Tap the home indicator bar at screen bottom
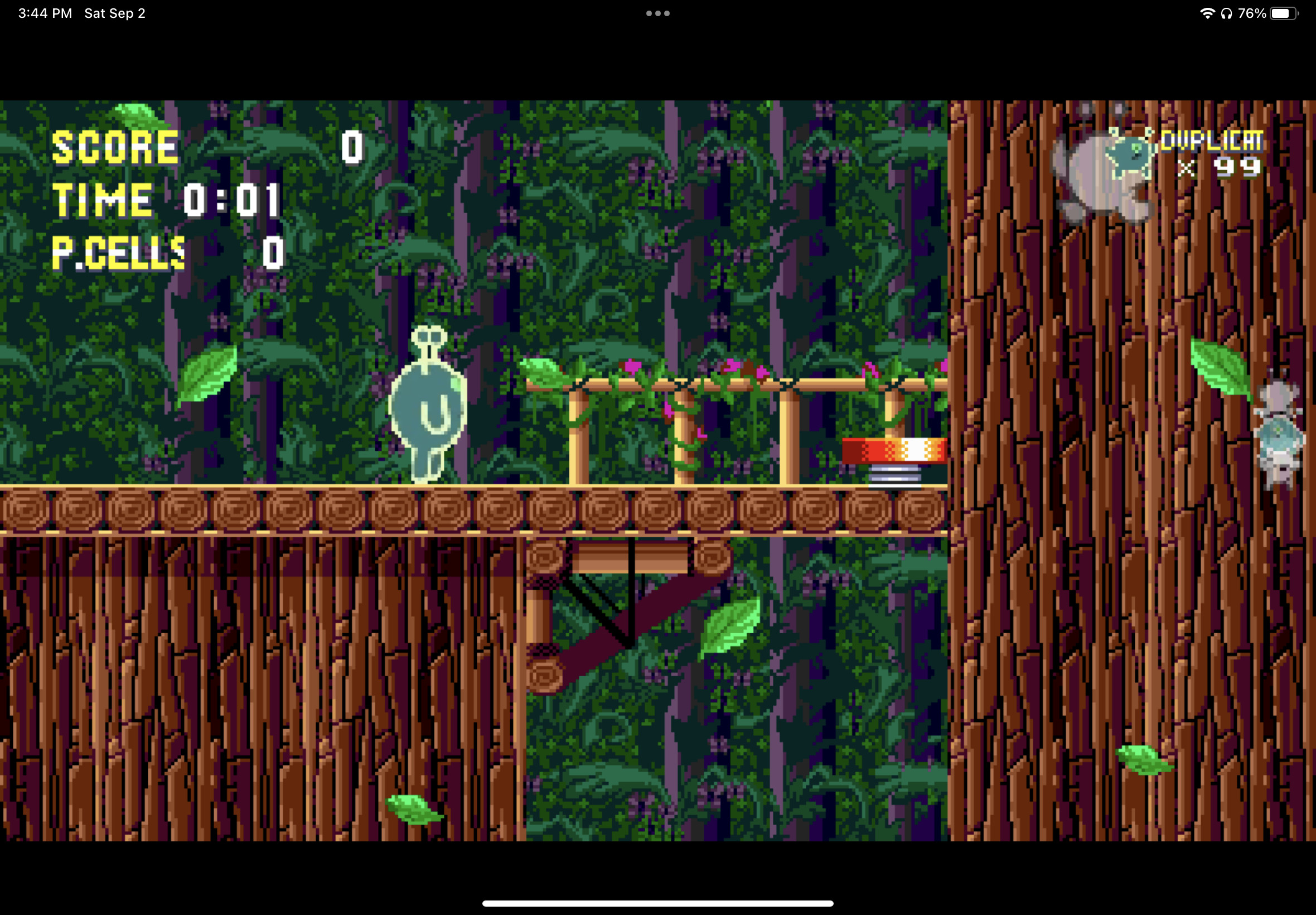 click(657, 902)
